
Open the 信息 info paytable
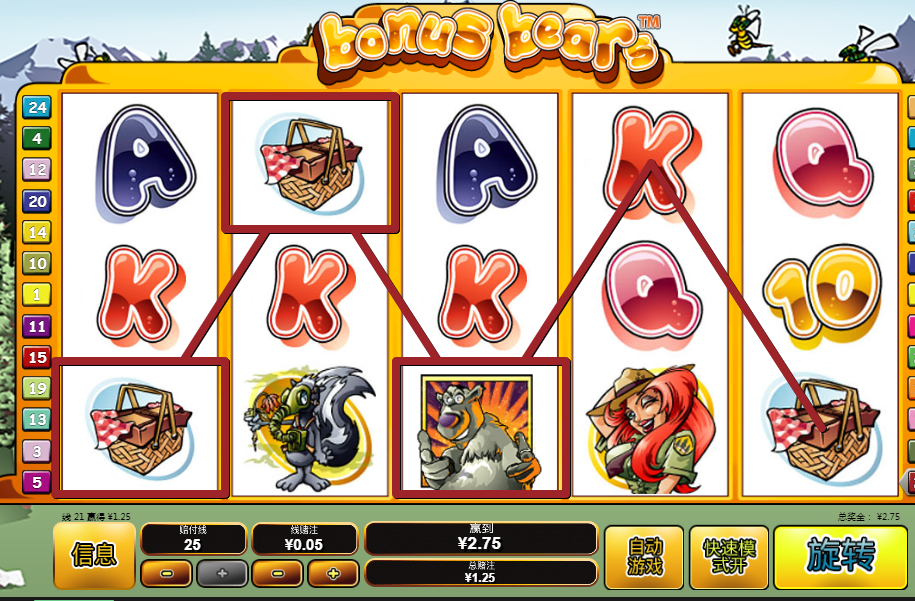93,556
